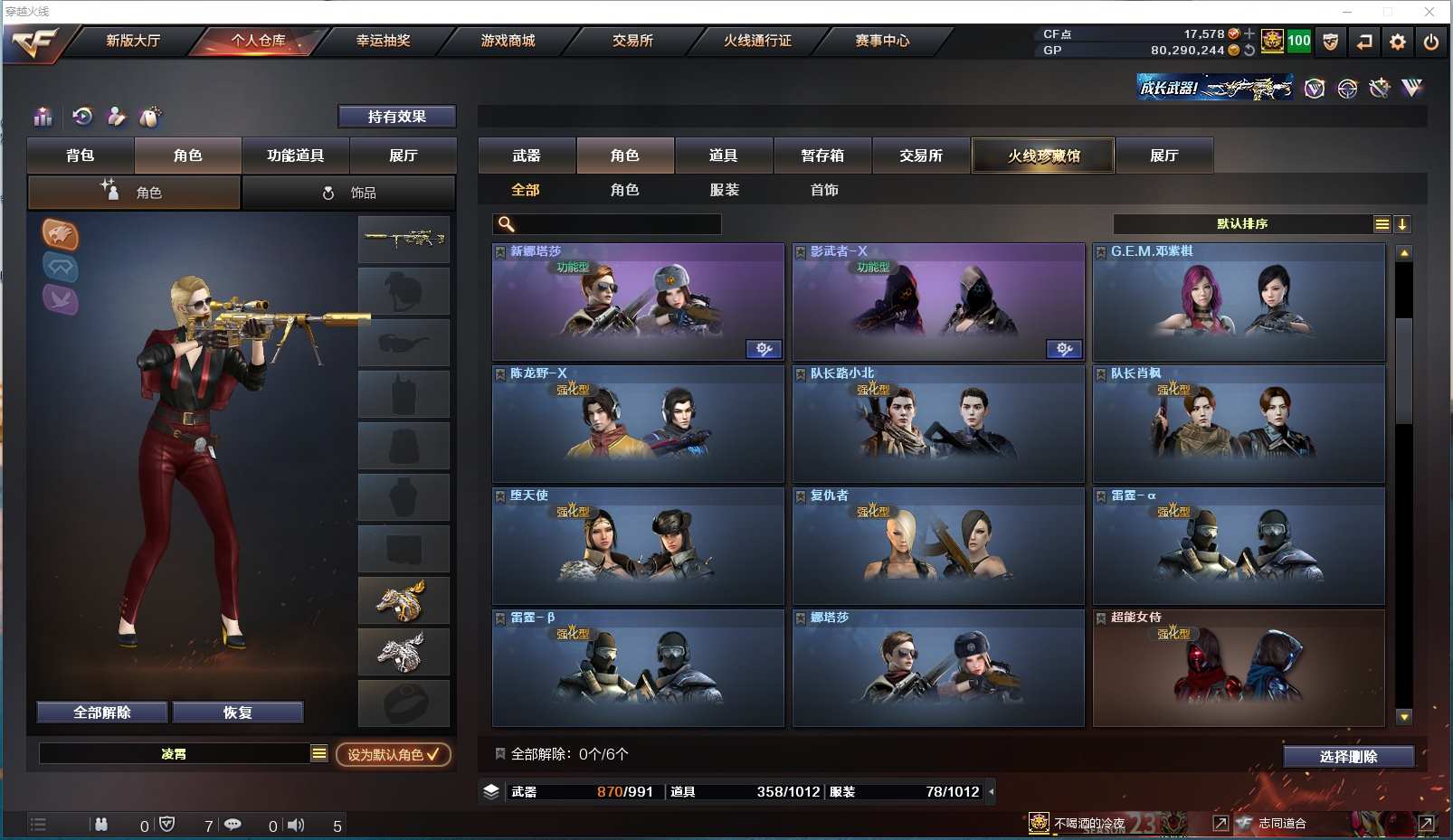Open 赛事中心 tournament center
Viewport: 1453px width, 840px height.
pyautogui.click(x=882, y=41)
